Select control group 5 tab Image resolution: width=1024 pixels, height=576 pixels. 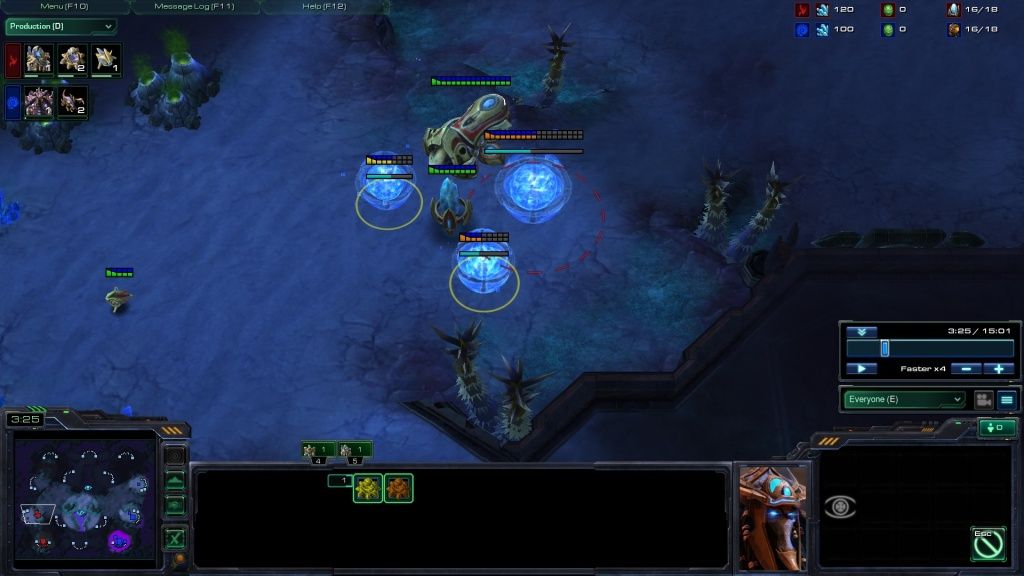coord(355,451)
